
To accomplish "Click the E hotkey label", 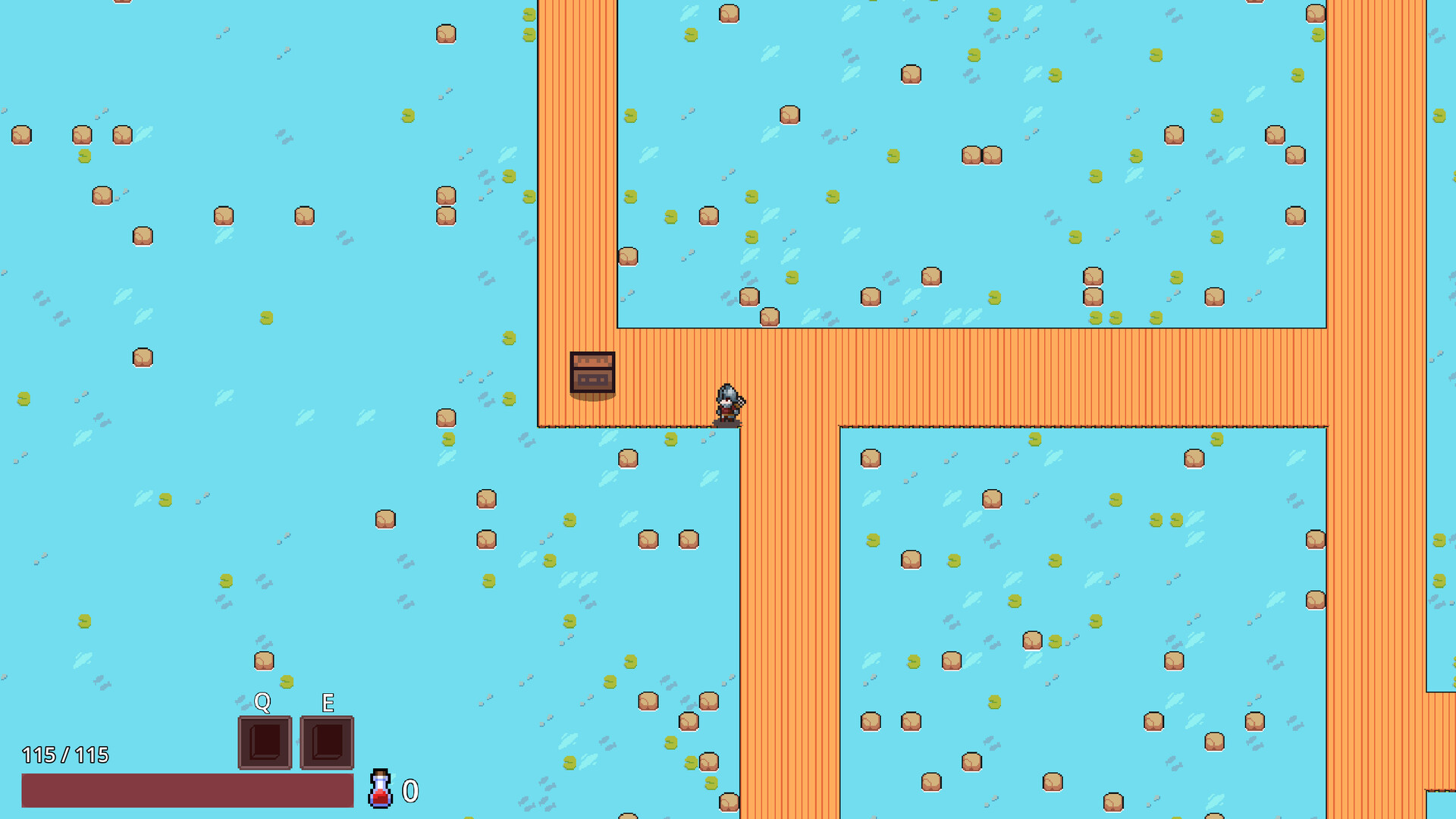I will (327, 704).
